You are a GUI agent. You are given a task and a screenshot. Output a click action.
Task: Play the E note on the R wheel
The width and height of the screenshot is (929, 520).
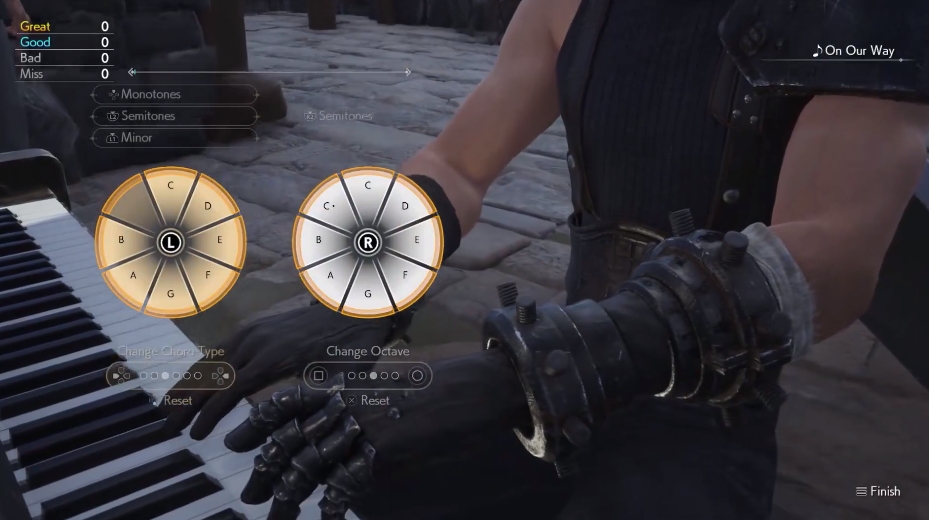point(416,241)
